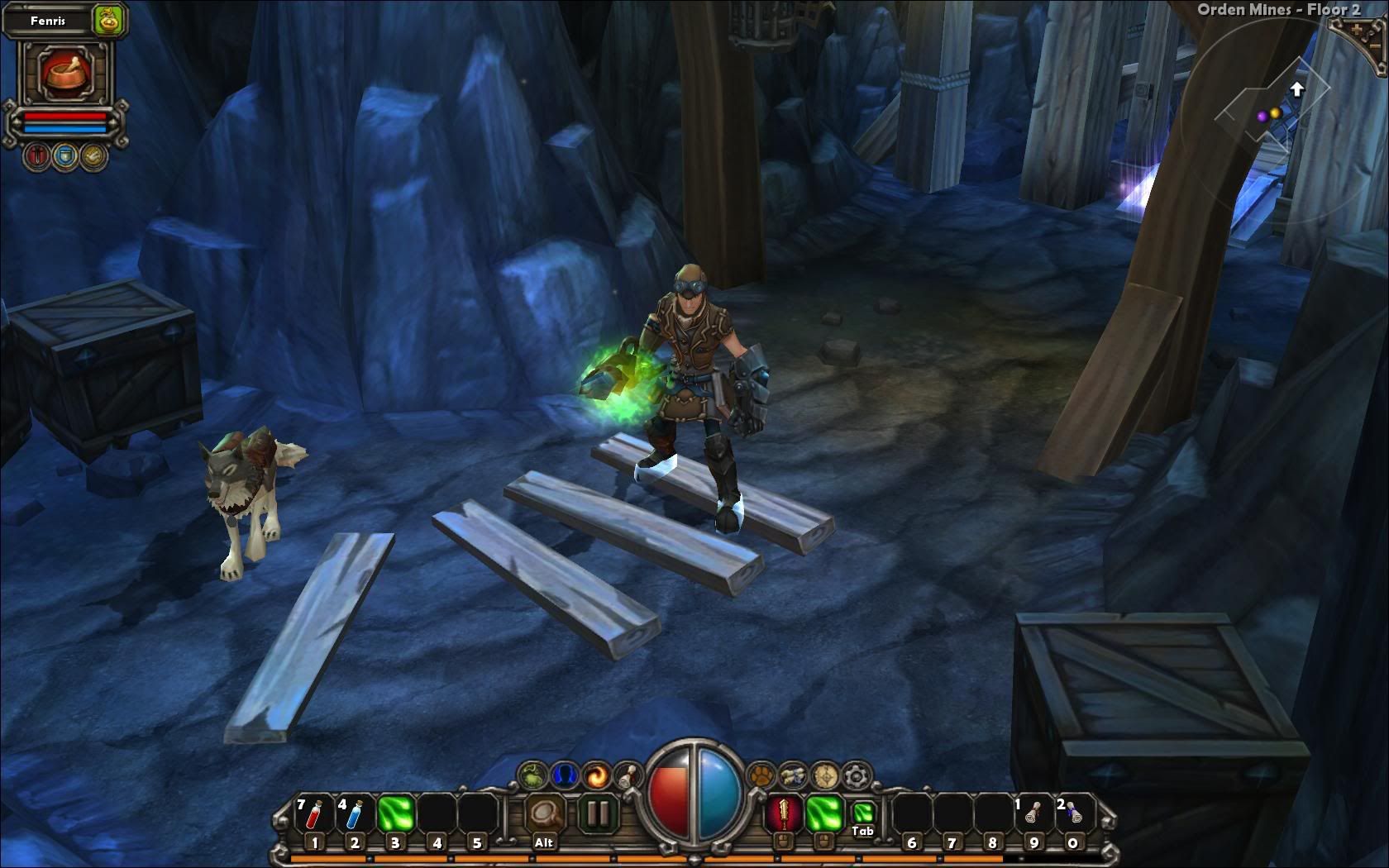The image size is (1389, 868).
Task: Select the large green right-mouse skill
Action: pyautogui.click(x=823, y=813)
